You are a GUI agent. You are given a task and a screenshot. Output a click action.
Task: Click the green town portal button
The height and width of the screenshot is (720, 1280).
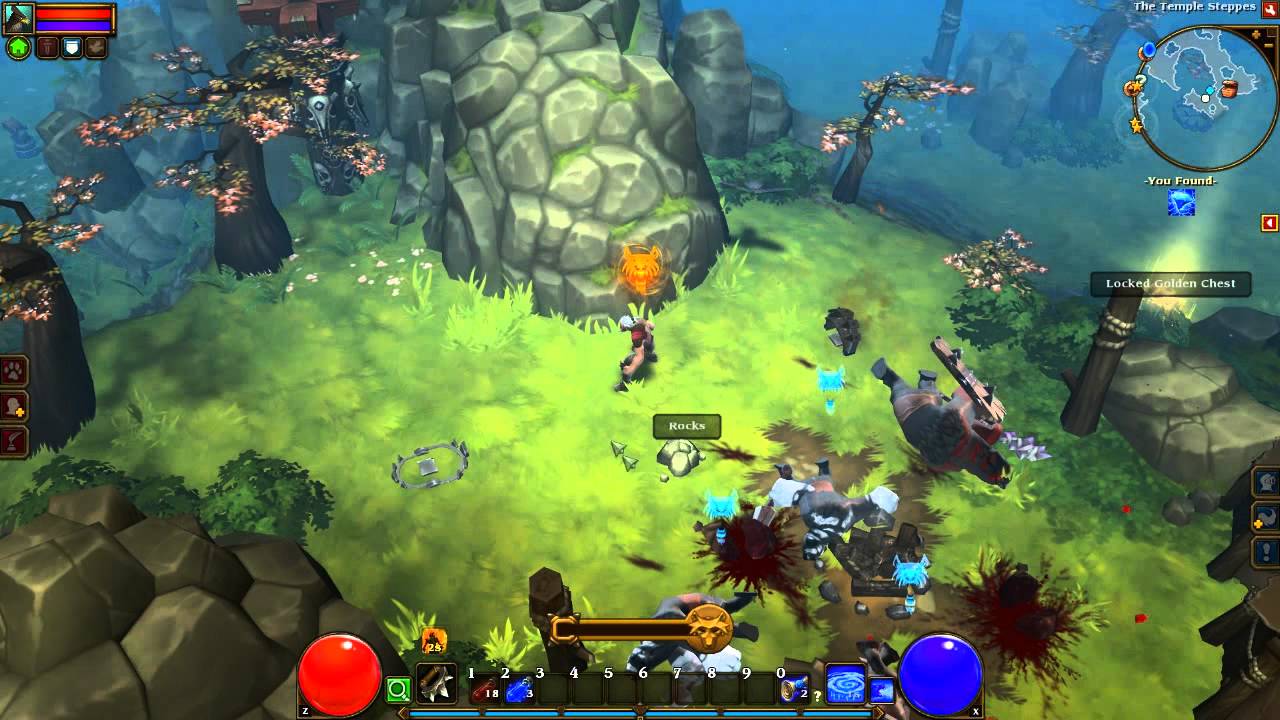point(18,46)
